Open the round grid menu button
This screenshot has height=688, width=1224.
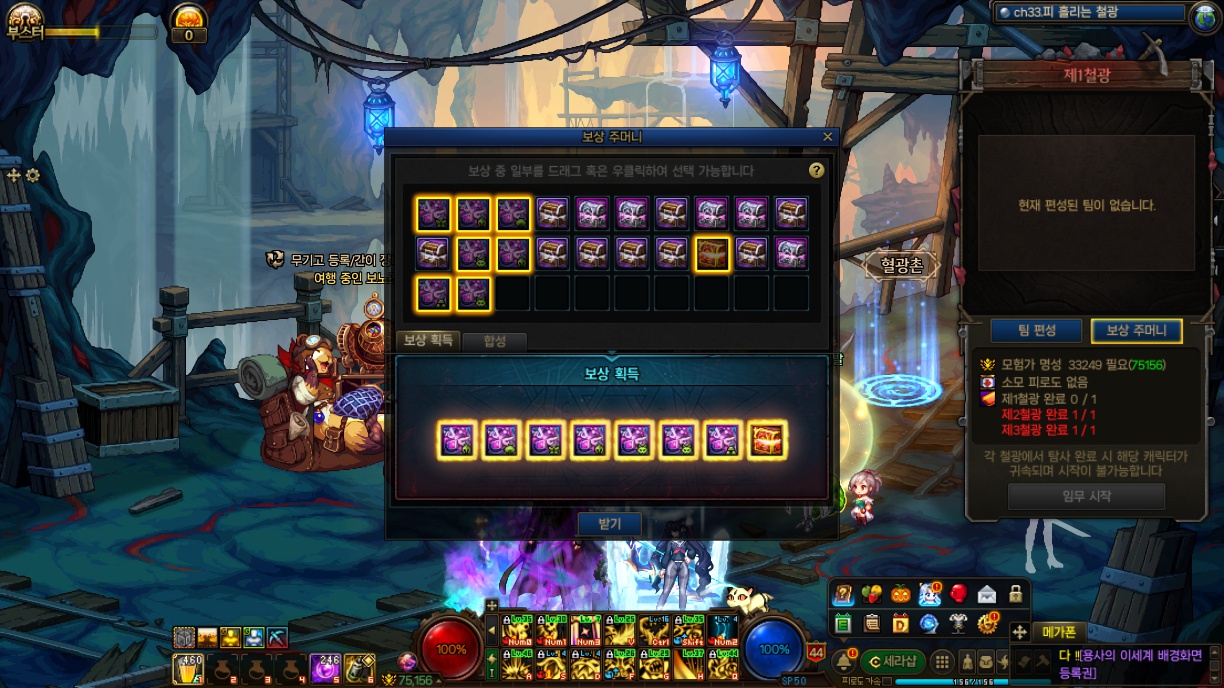point(942,661)
